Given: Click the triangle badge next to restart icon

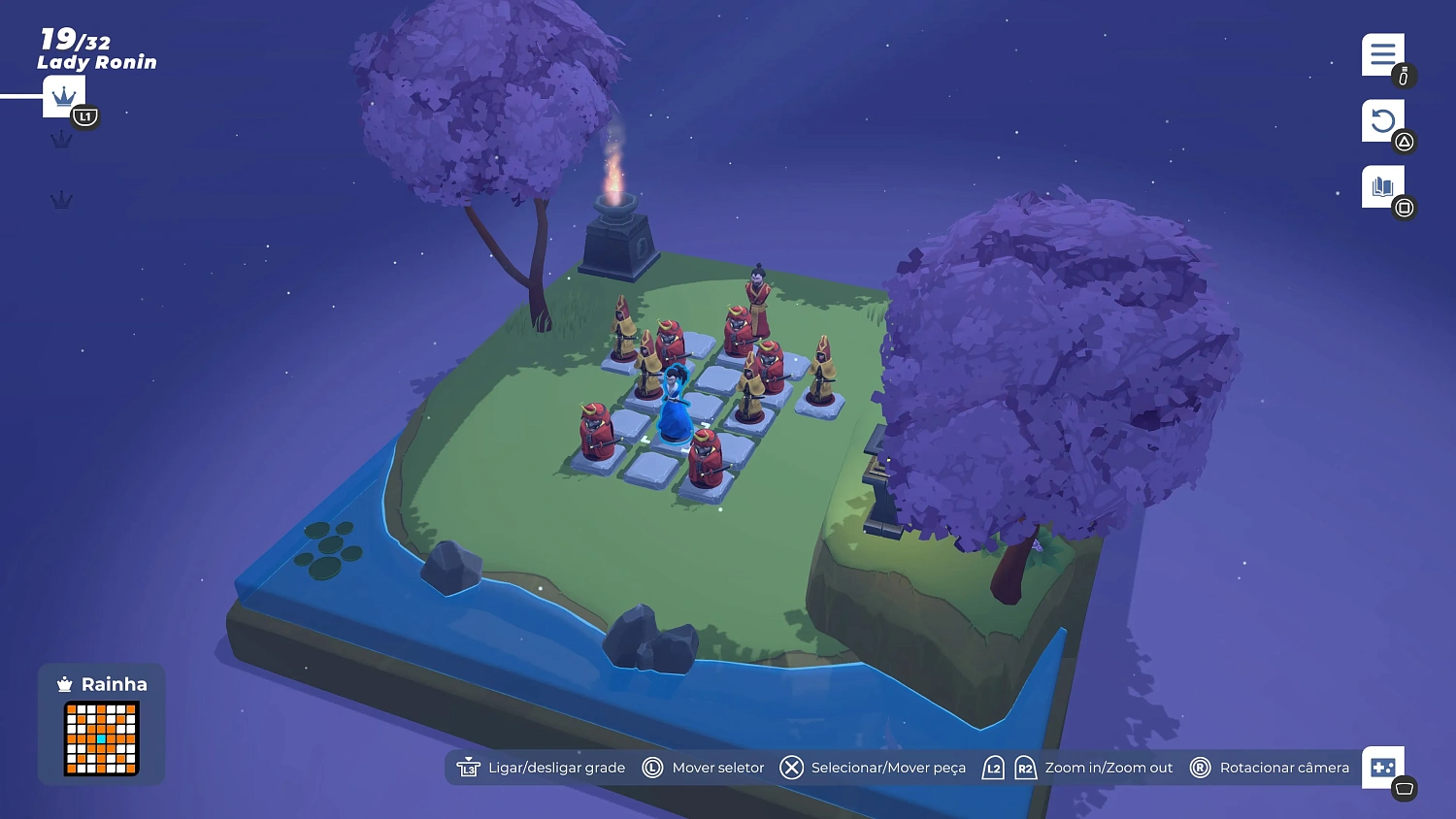Looking at the screenshot, I should (1404, 142).
